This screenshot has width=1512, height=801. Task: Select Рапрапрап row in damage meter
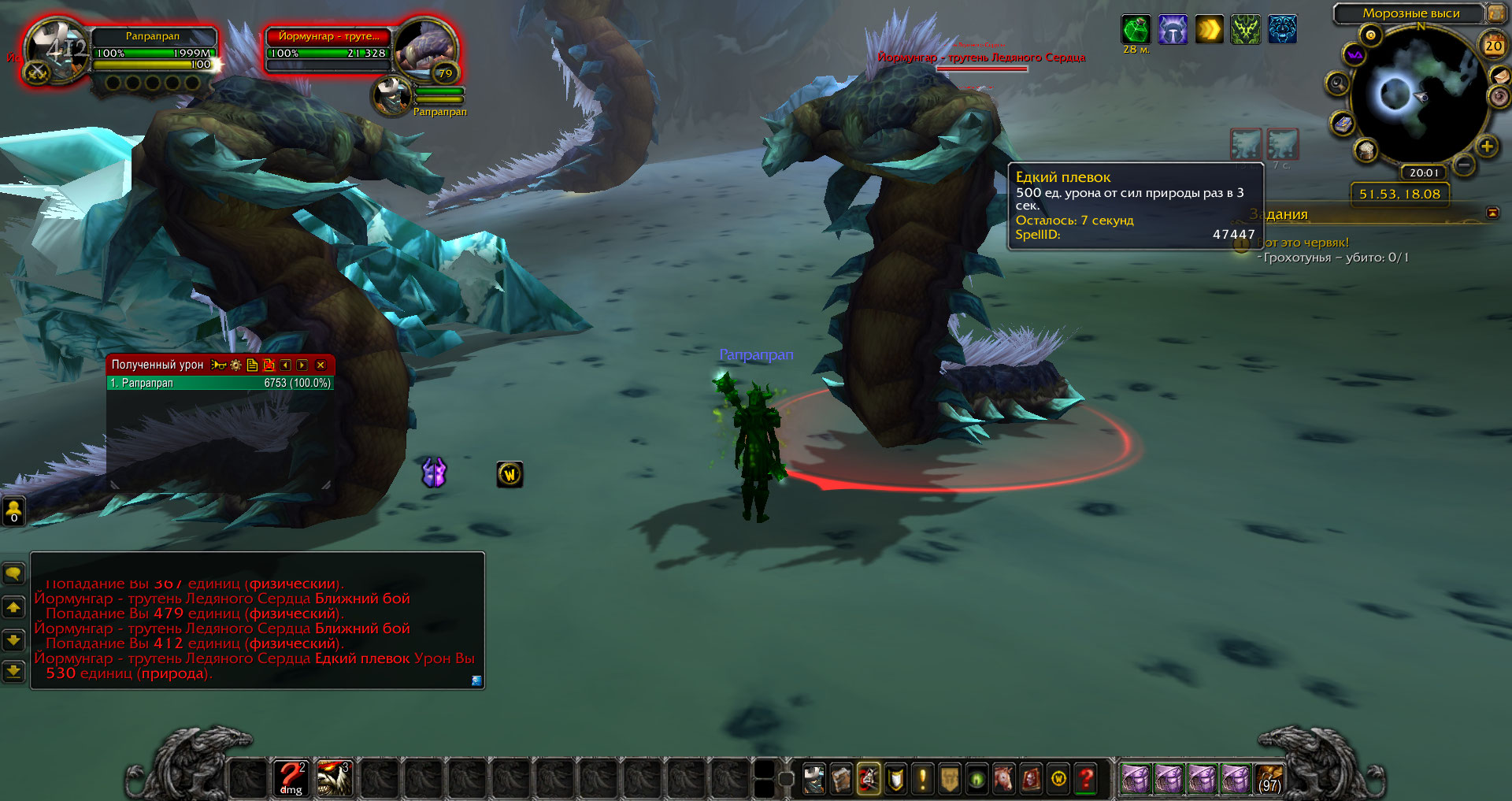pyautogui.click(x=220, y=383)
